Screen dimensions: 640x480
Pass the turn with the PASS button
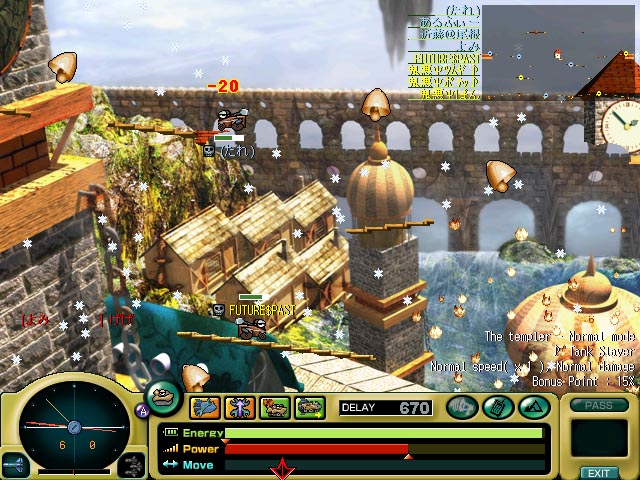[598, 405]
